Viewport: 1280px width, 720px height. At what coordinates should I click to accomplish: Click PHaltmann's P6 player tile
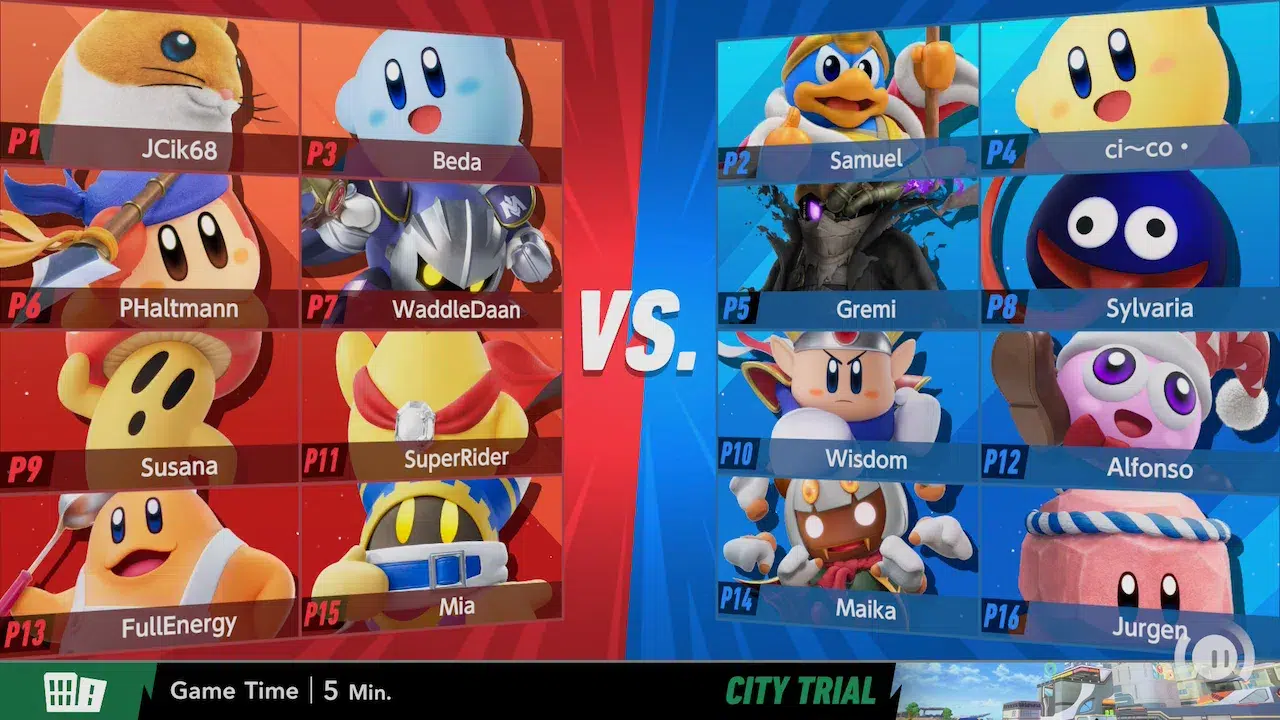(150, 250)
